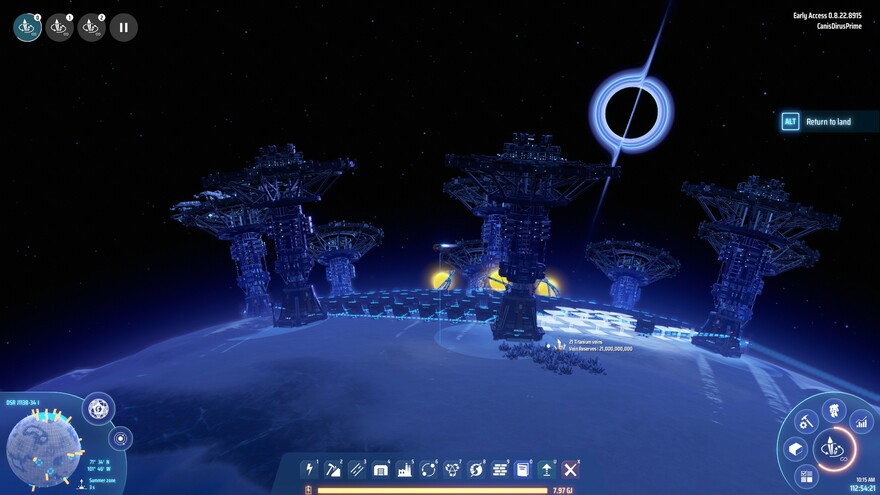
Task: Select the conveyor belt build category
Action: tap(357, 469)
